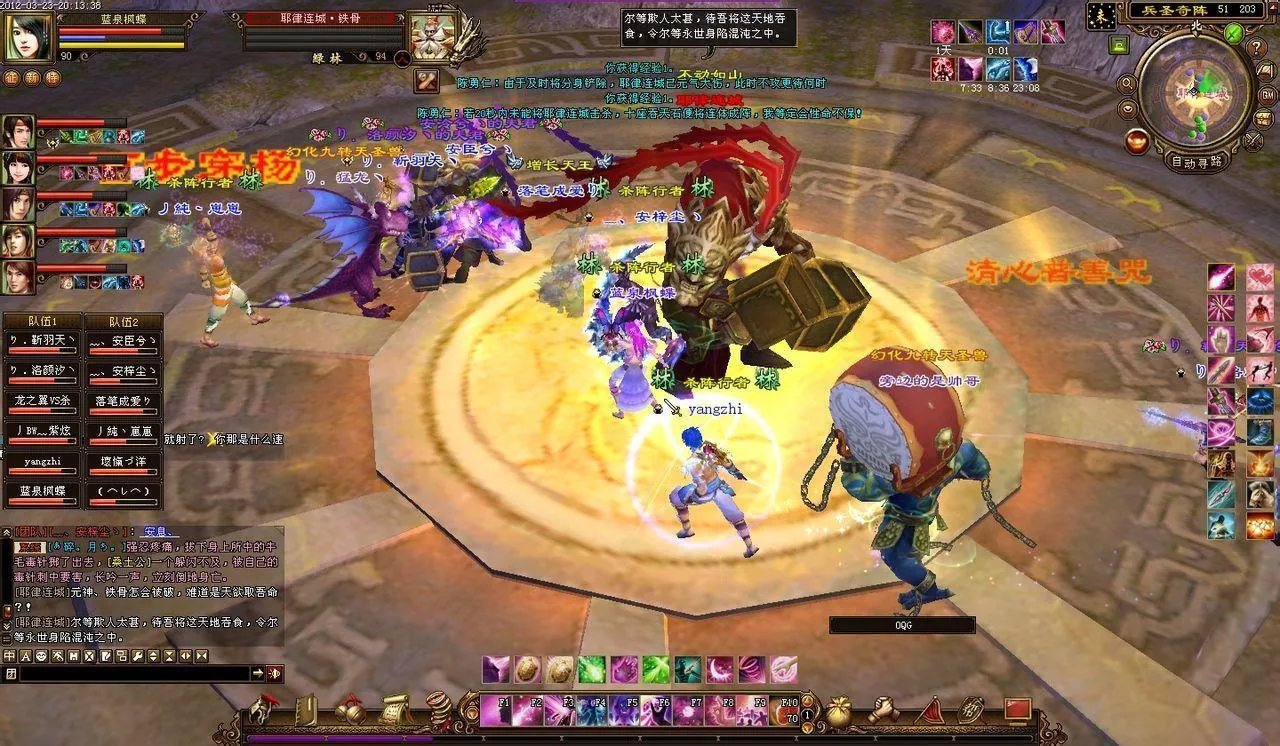1280x746 pixels.
Task: Open the money bag inventory icon
Action: 838,710
